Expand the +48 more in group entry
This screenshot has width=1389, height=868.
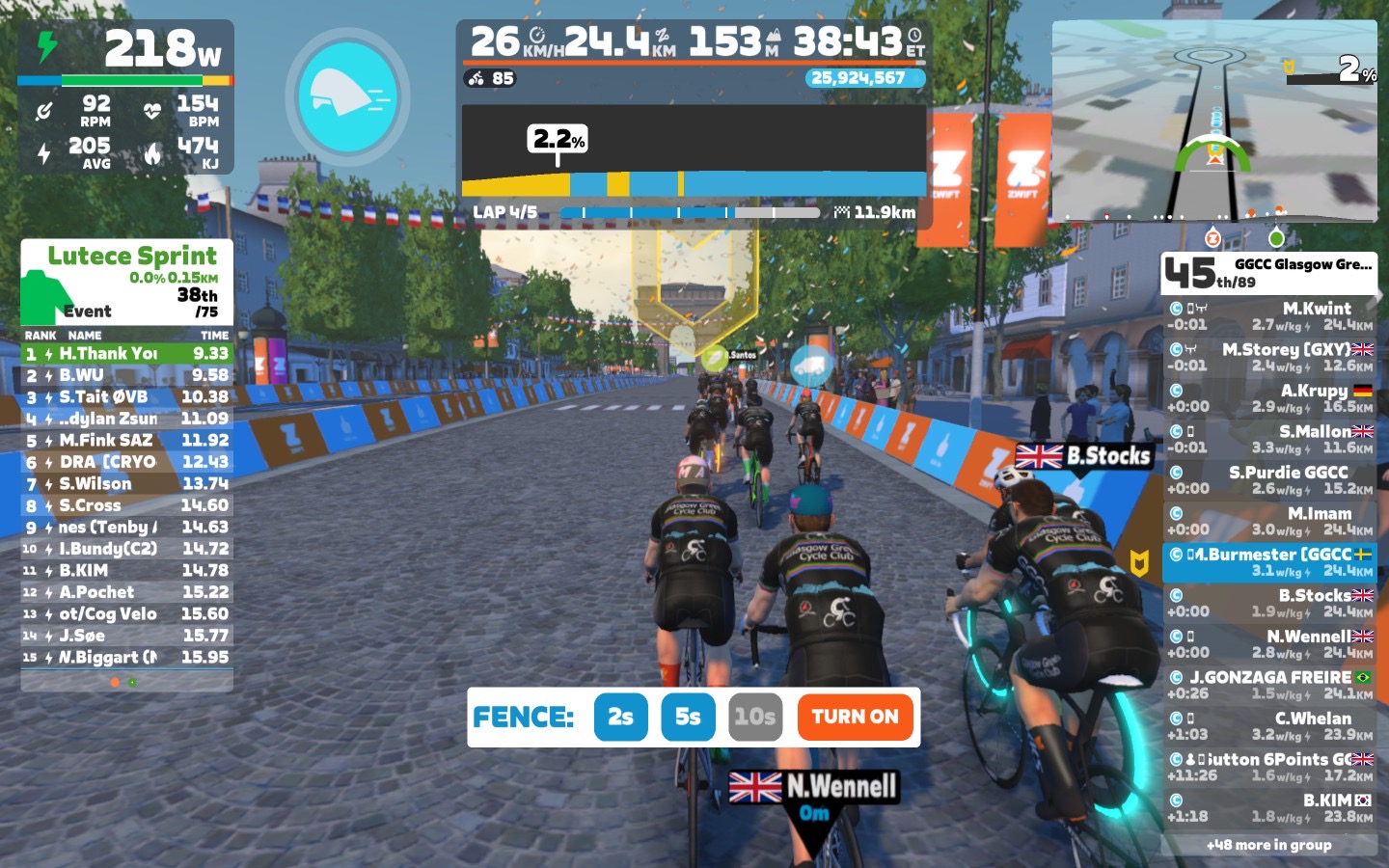pyautogui.click(x=1269, y=845)
